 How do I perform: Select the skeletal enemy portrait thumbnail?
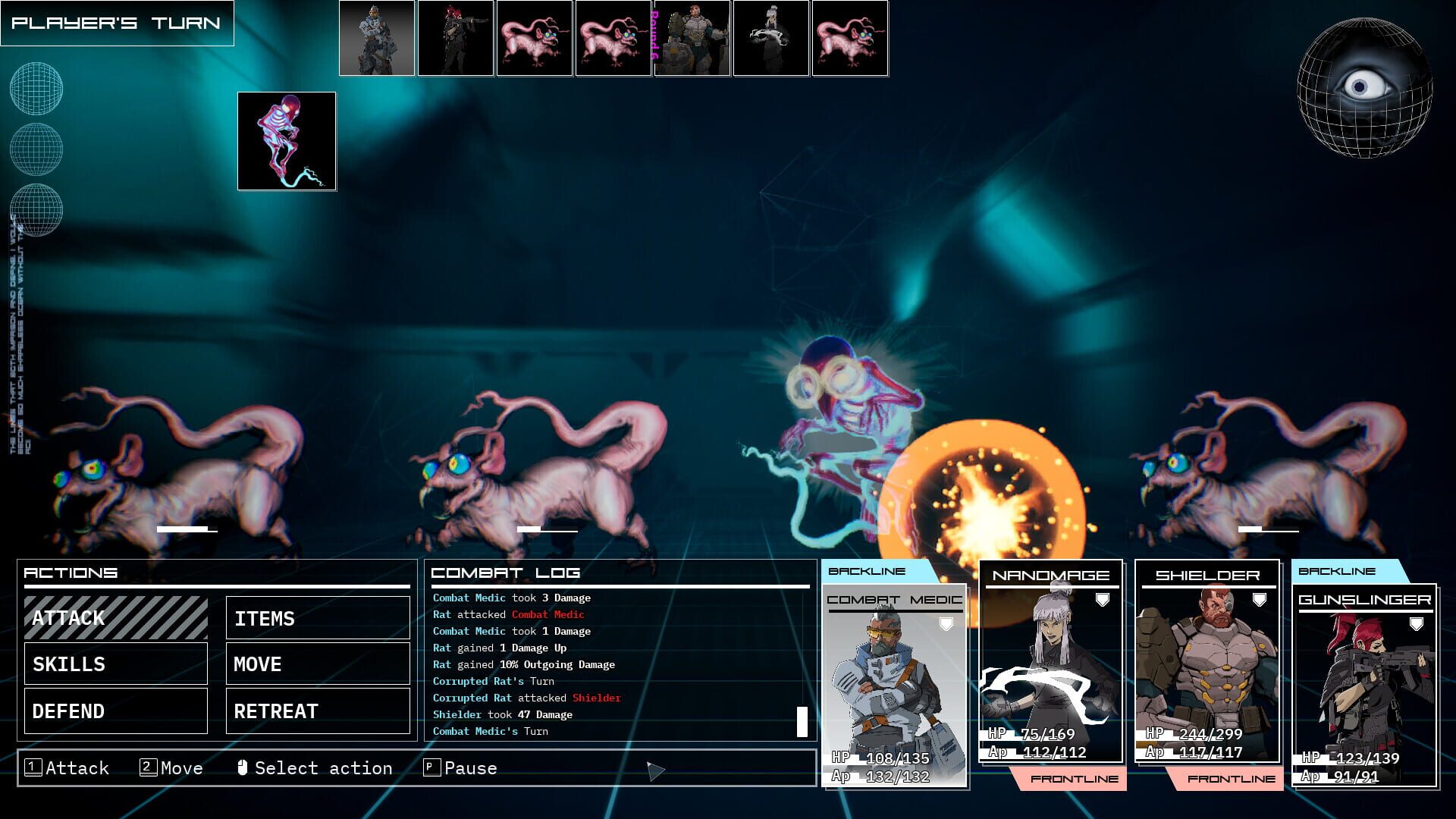(287, 142)
